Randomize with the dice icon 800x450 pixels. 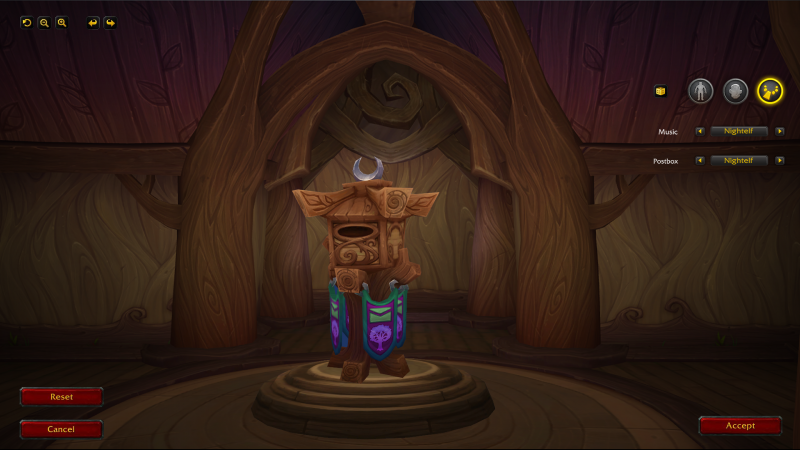tap(660, 91)
